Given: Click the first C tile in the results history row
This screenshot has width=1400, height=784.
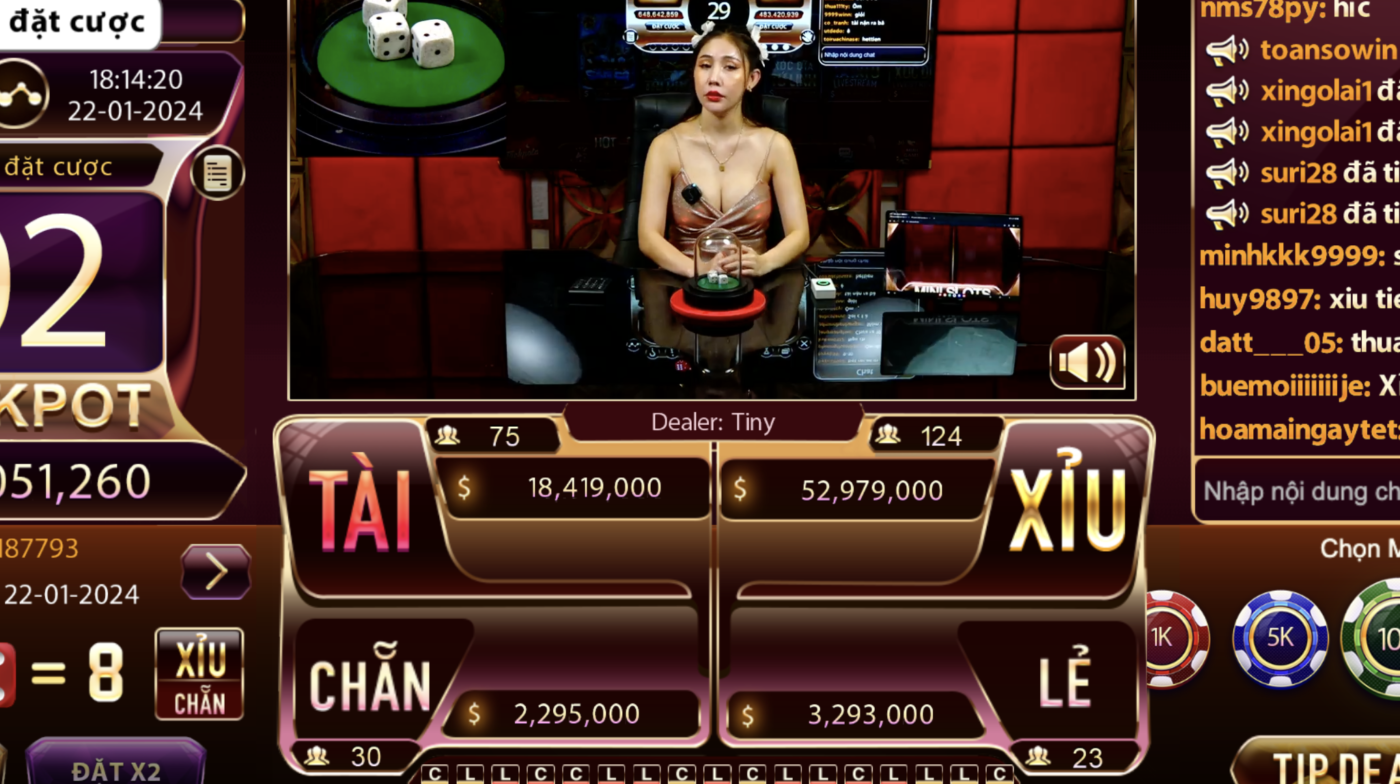Looking at the screenshot, I should click(435, 774).
